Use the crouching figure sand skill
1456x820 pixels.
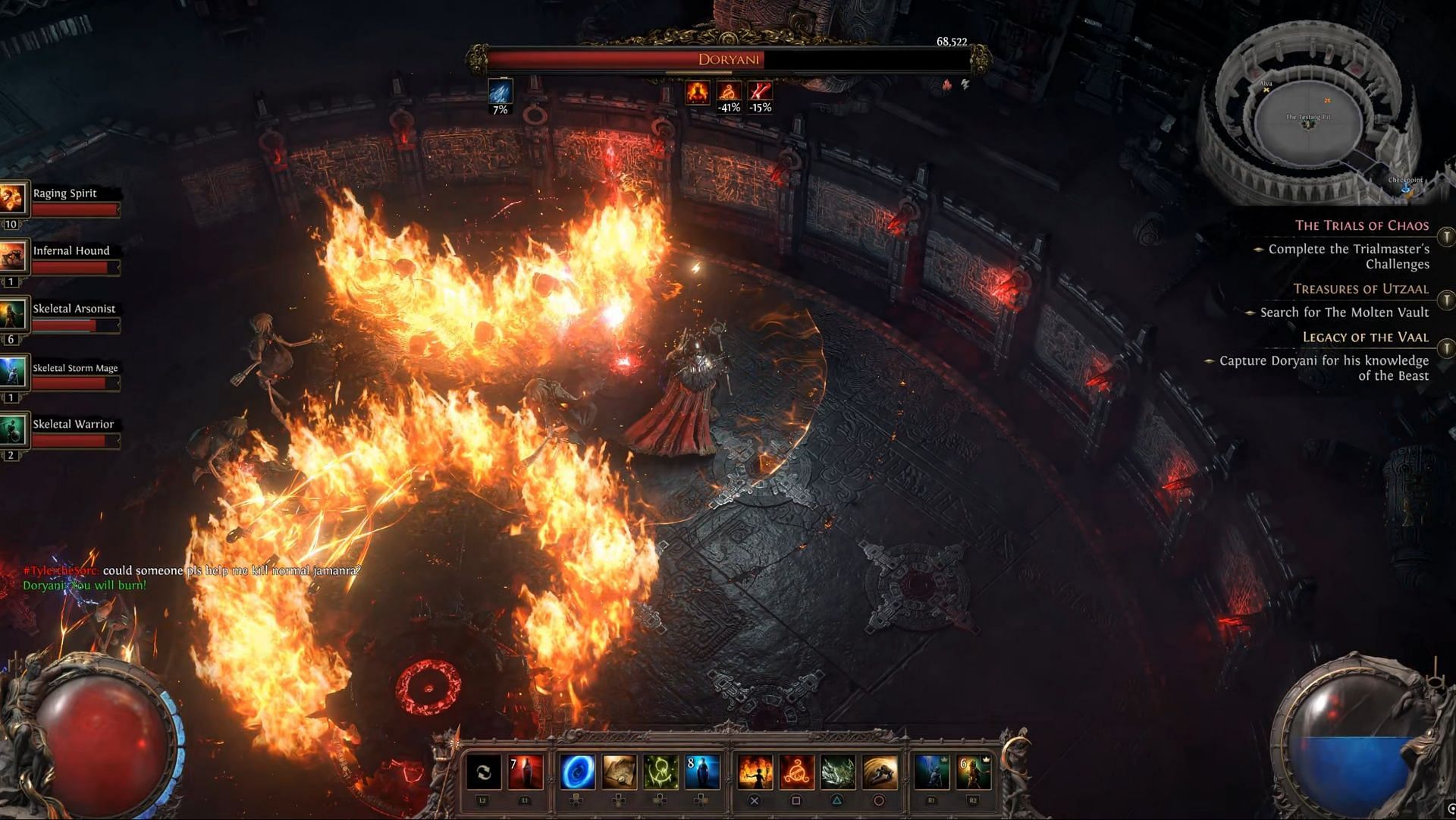(880, 773)
